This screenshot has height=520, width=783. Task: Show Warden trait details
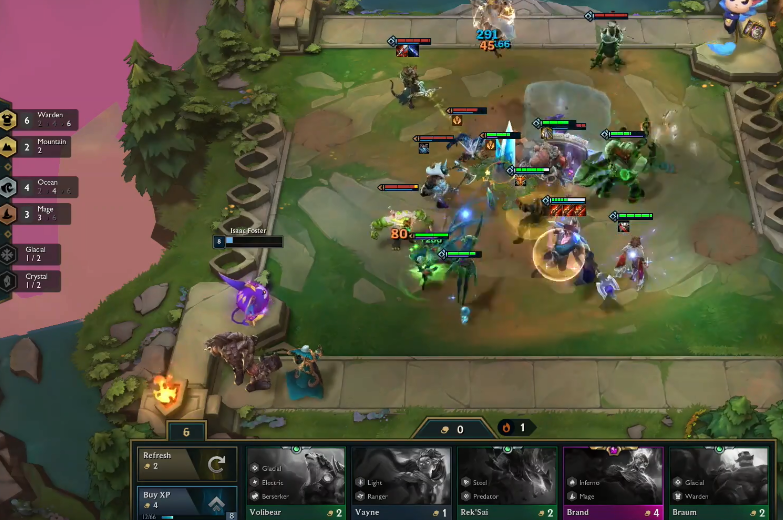click(38, 120)
